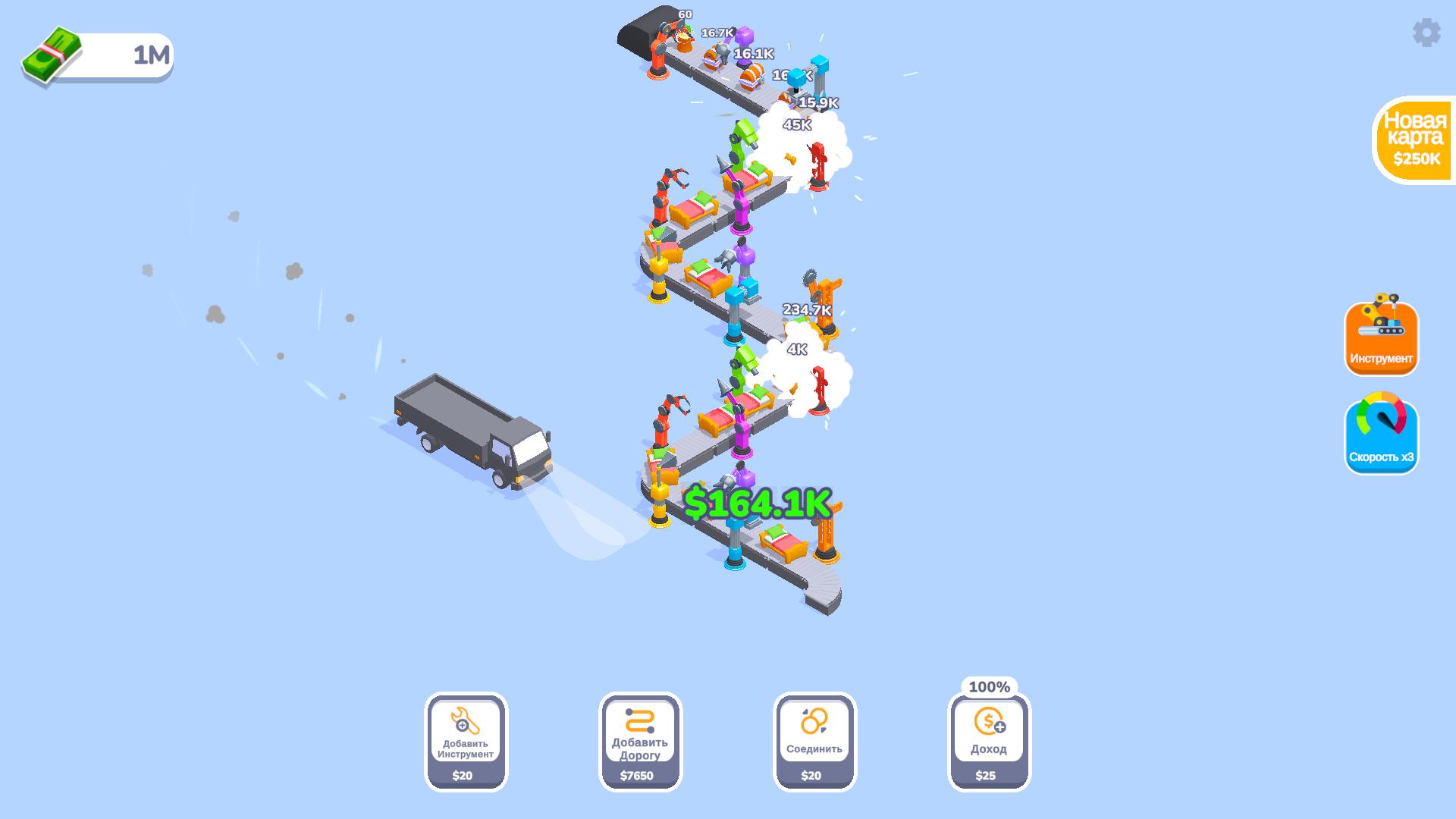Click the 100% badge above Доход
This screenshot has width=1456, height=819.
[x=989, y=686]
